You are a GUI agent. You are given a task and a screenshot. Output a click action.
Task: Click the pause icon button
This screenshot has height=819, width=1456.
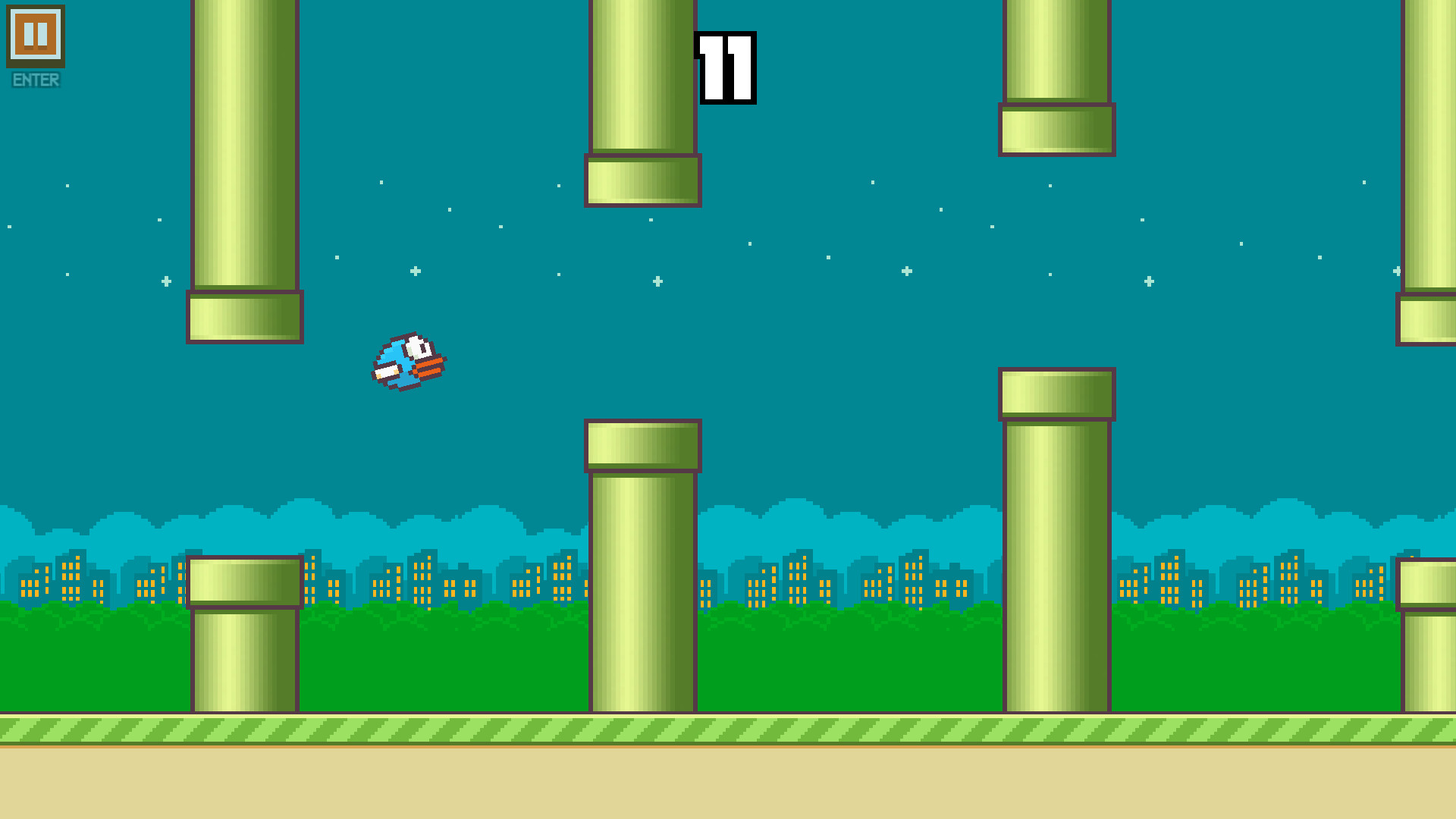(x=34, y=34)
